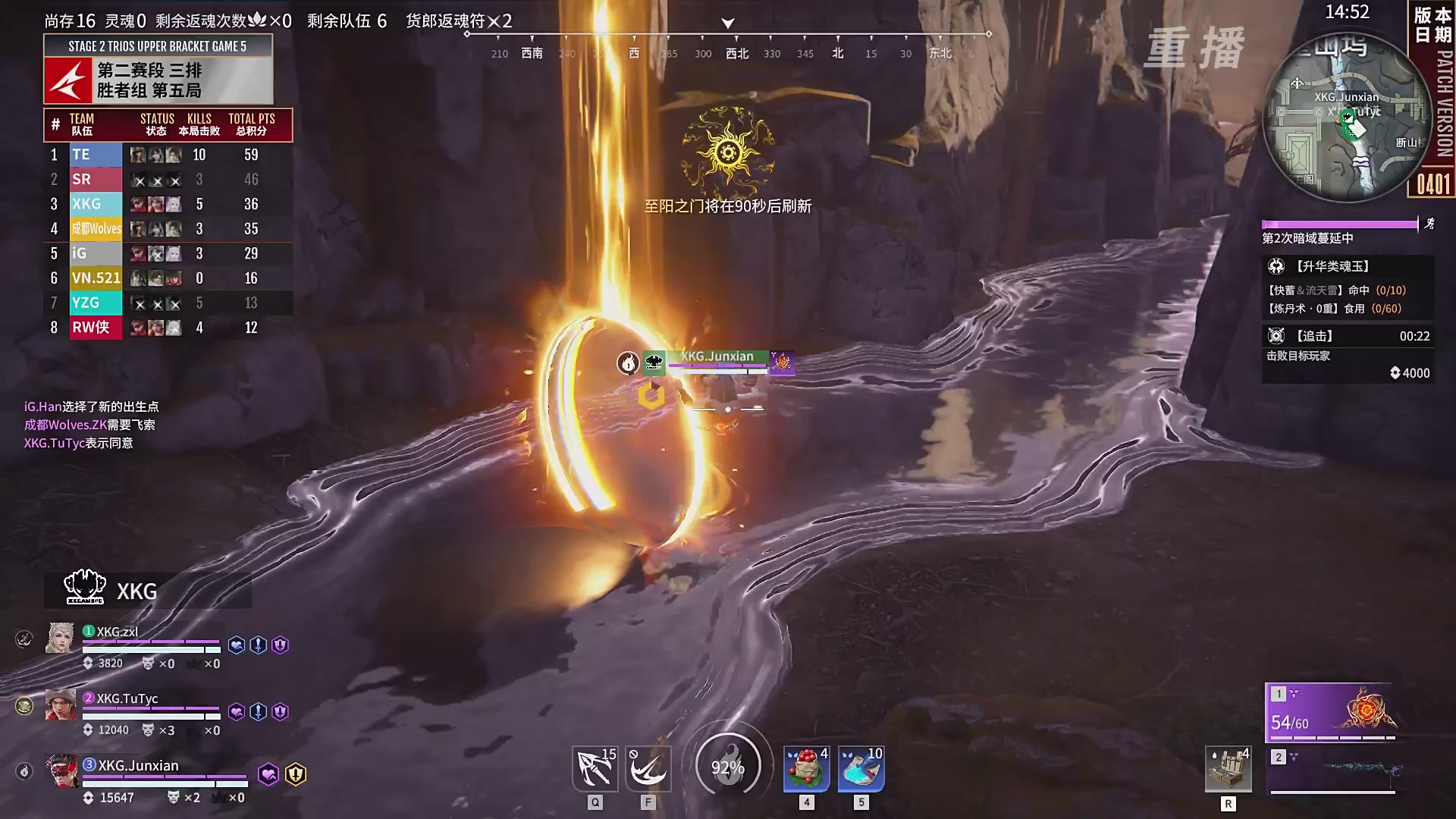Activate the F dash skill icon
Viewport: 1456px width, 819px height.
(648, 768)
